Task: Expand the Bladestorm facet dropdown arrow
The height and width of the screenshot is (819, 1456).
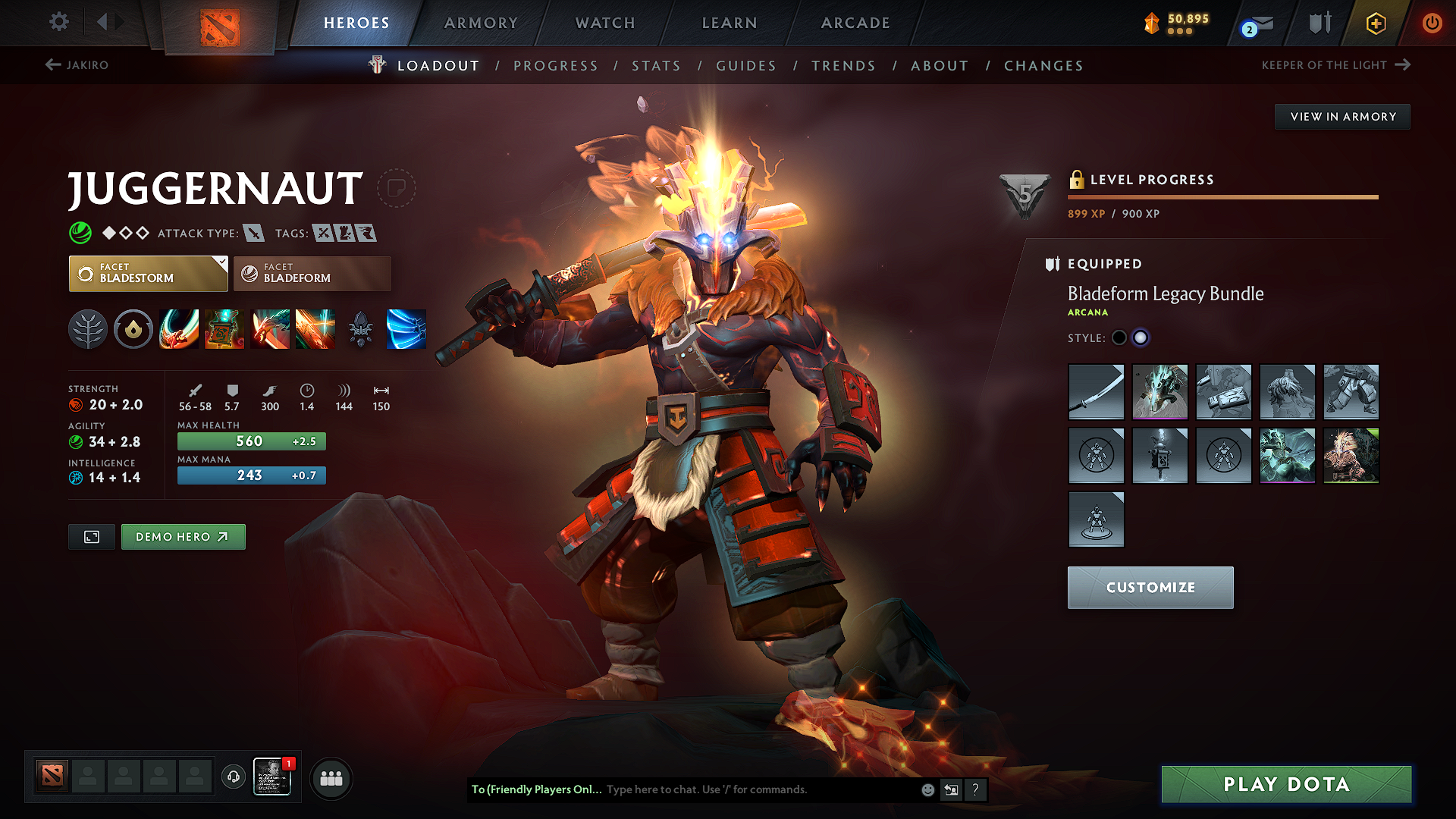Action: tap(221, 264)
